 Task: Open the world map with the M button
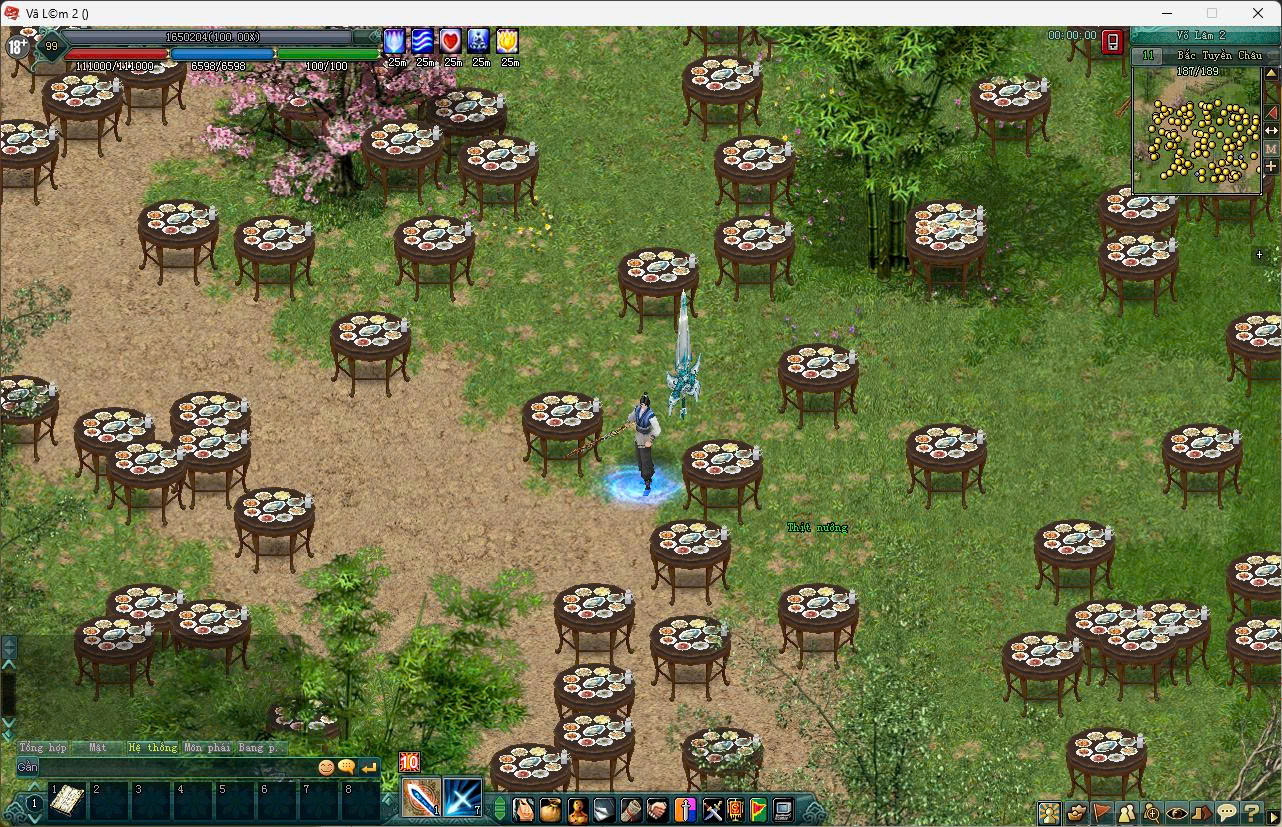point(1271,148)
